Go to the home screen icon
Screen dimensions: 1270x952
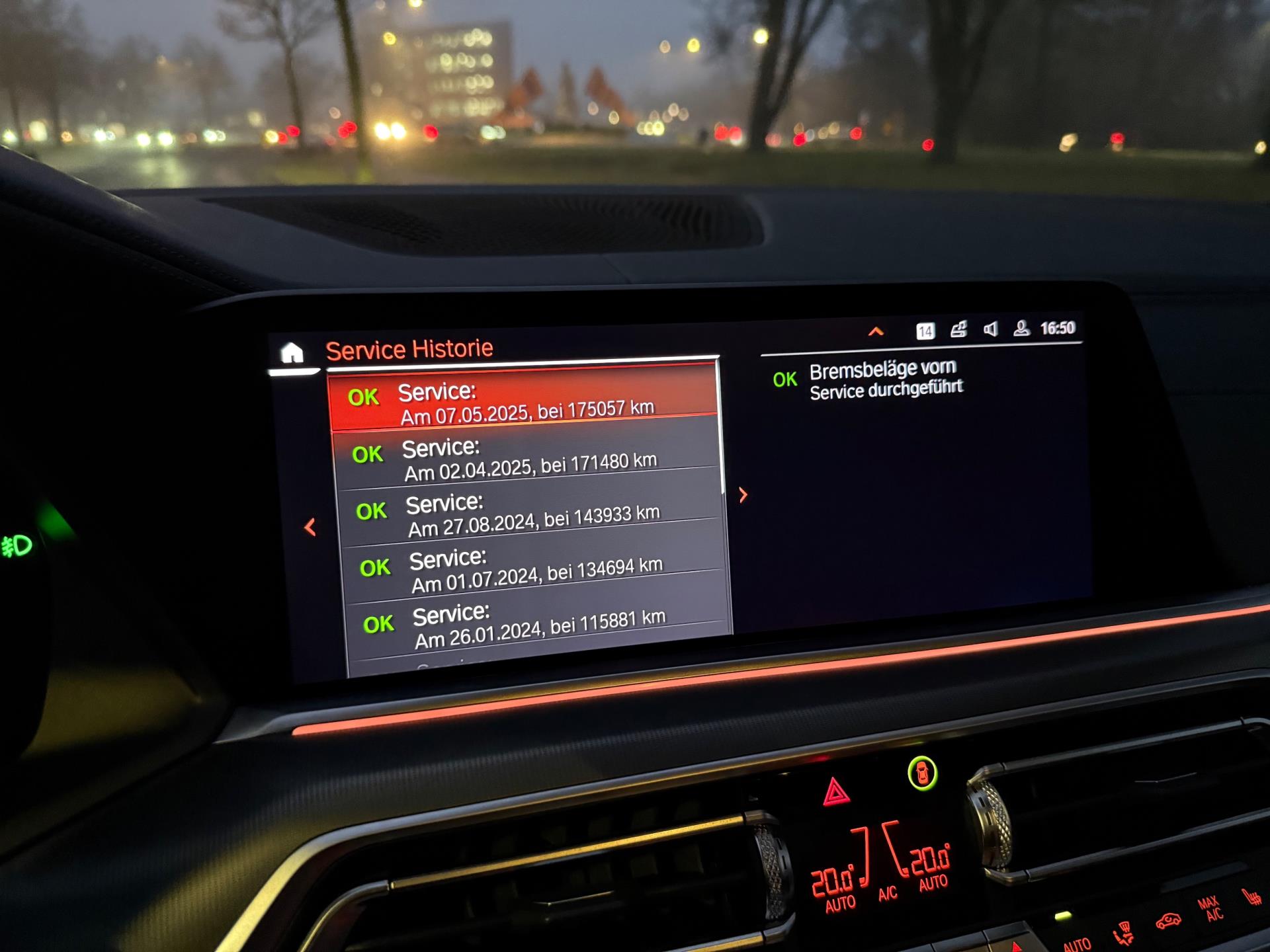pos(292,354)
